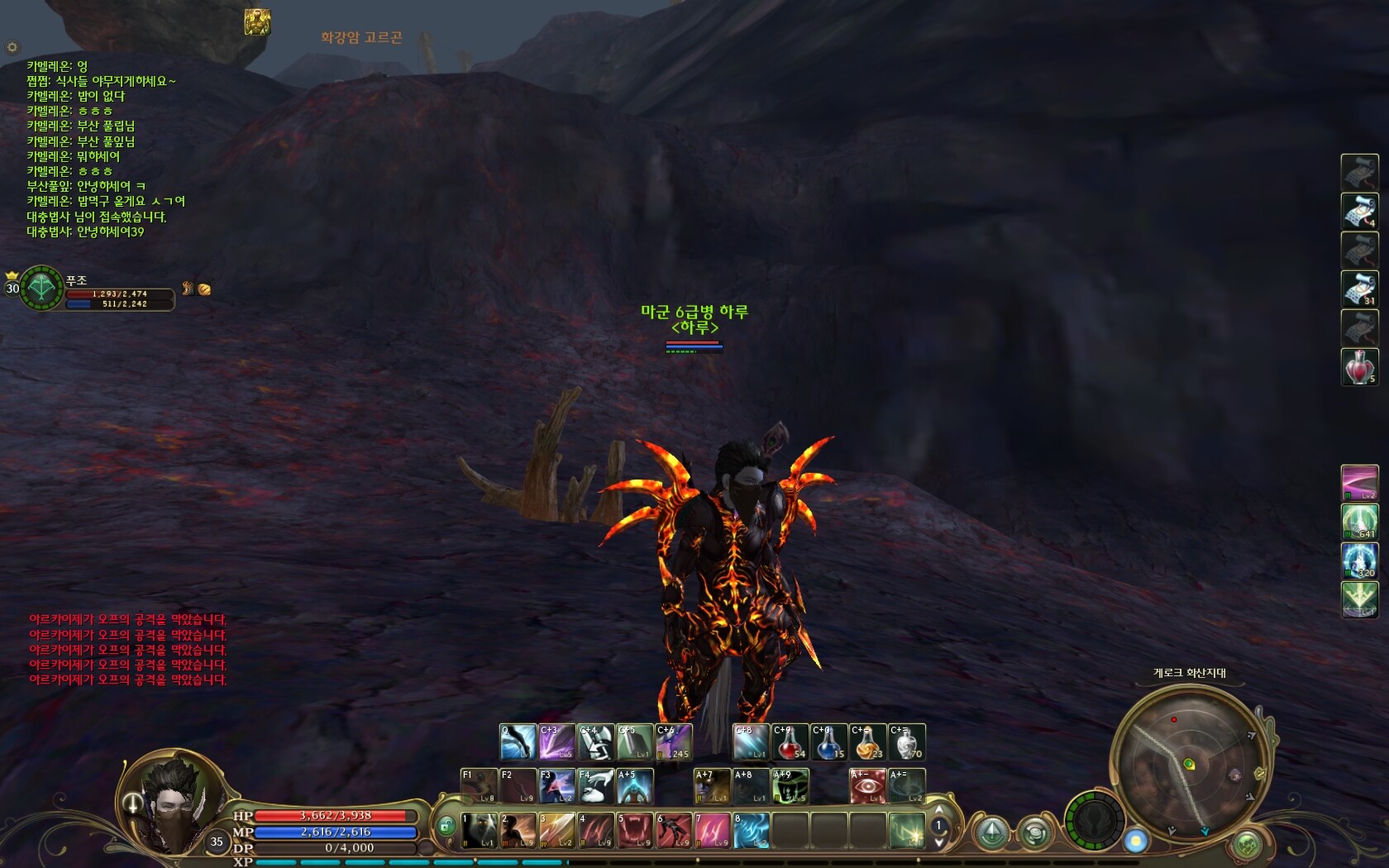Viewport: 1389px width, 868px height.
Task: Activate the blue skill with count 320
Action: pos(1359,560)
